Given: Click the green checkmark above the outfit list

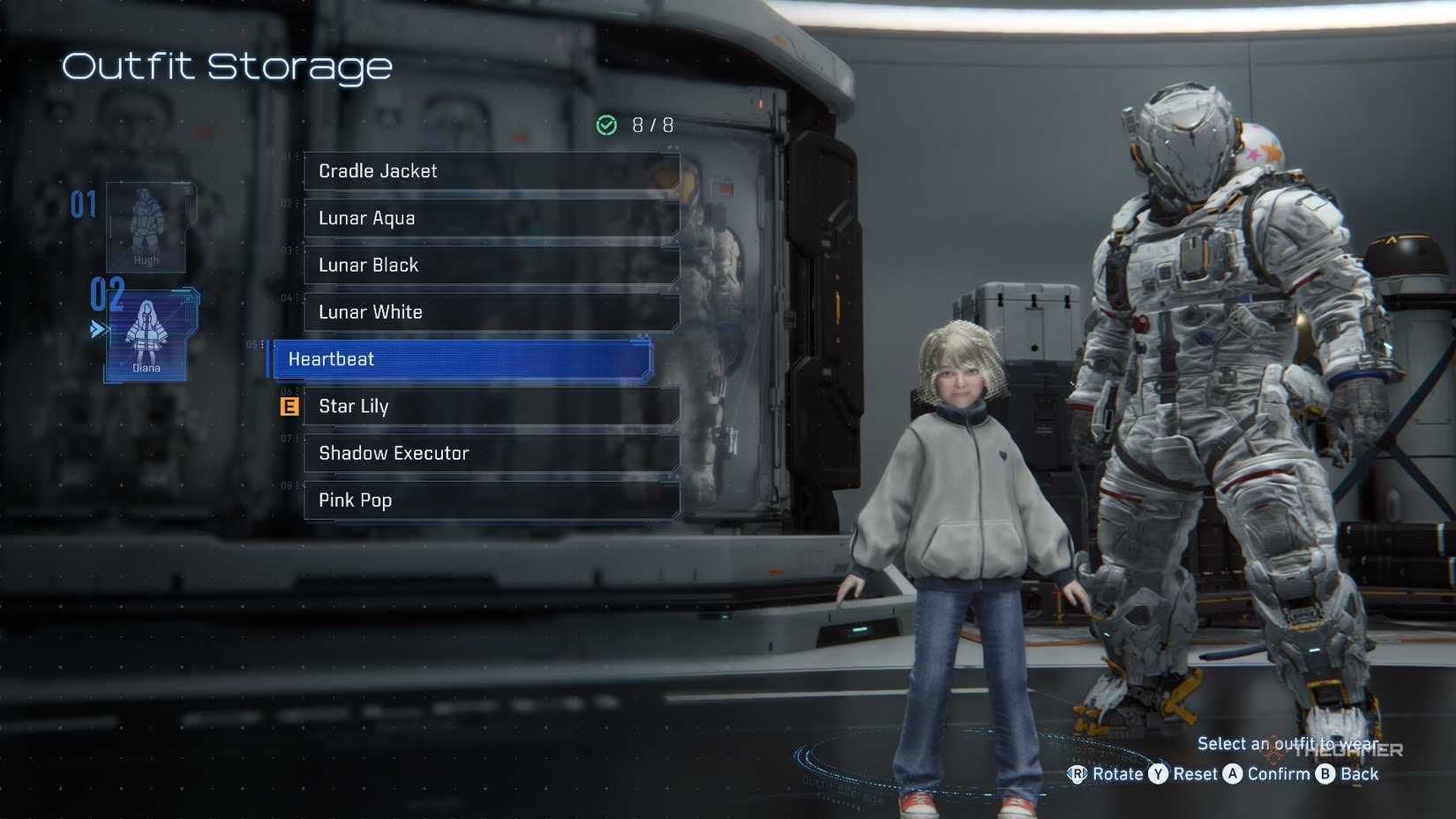Looking at the screenshot, I should (x=606, y=125).
